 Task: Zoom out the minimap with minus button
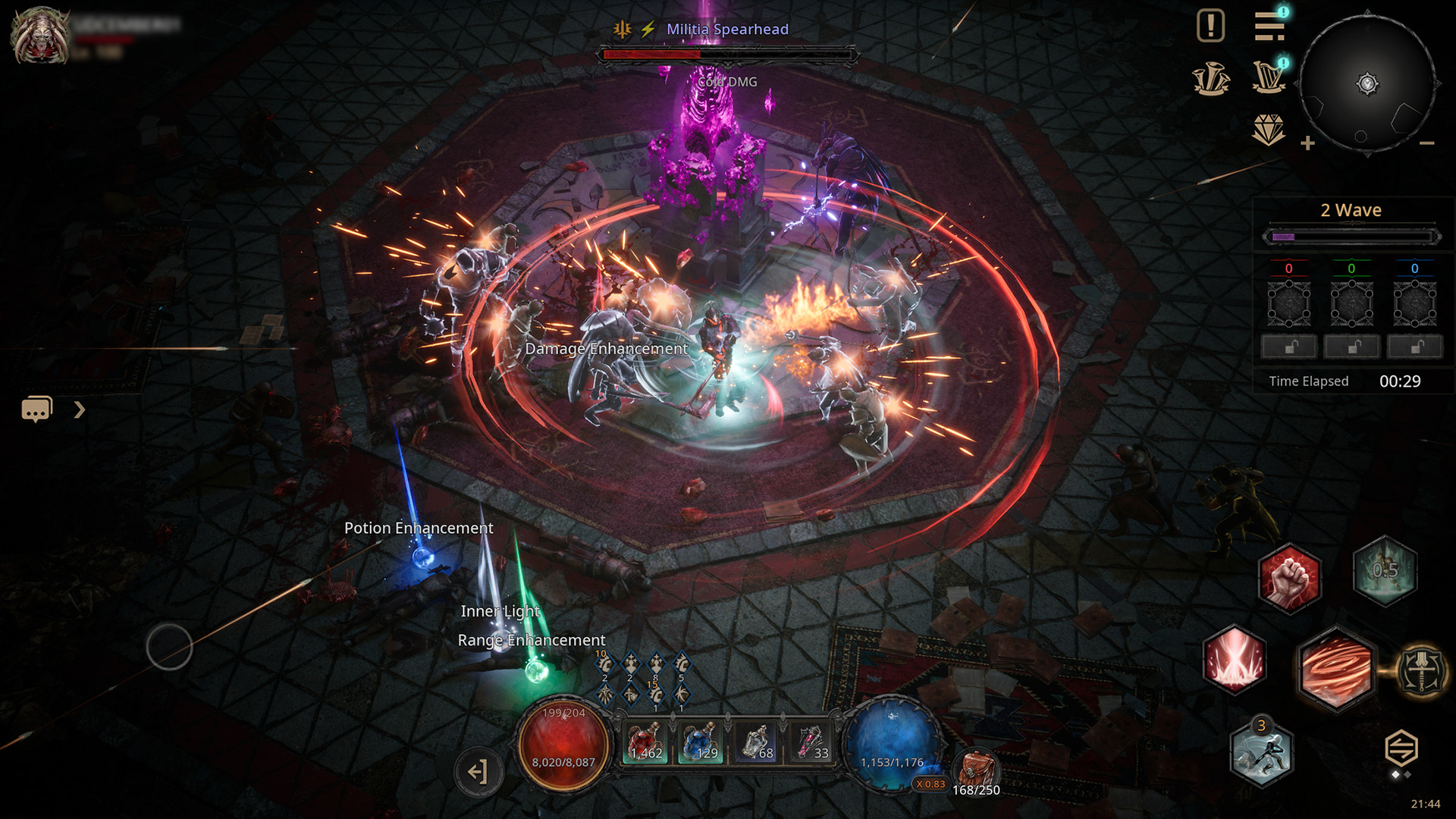(x=1426, y=143)
